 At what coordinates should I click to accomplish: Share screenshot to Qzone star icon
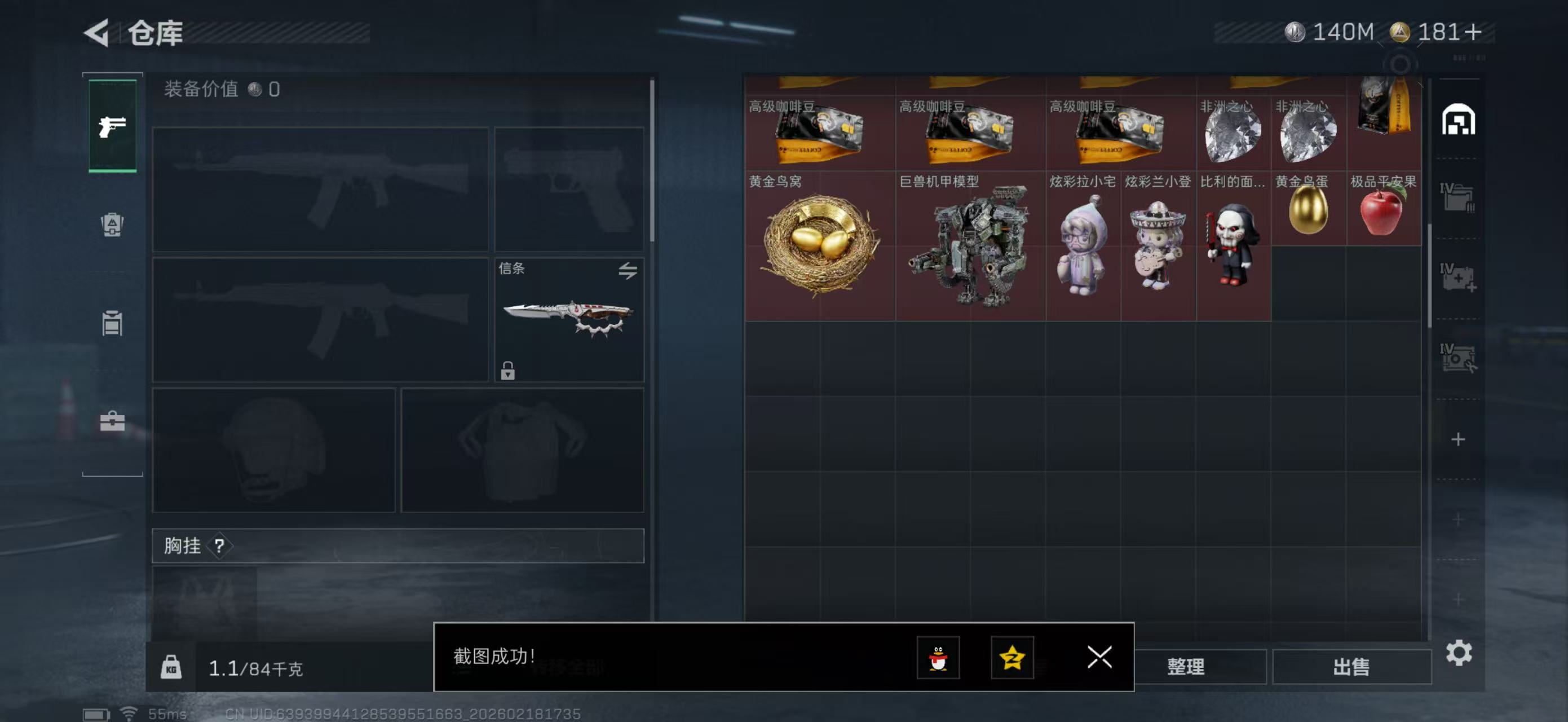(1012, 658)
